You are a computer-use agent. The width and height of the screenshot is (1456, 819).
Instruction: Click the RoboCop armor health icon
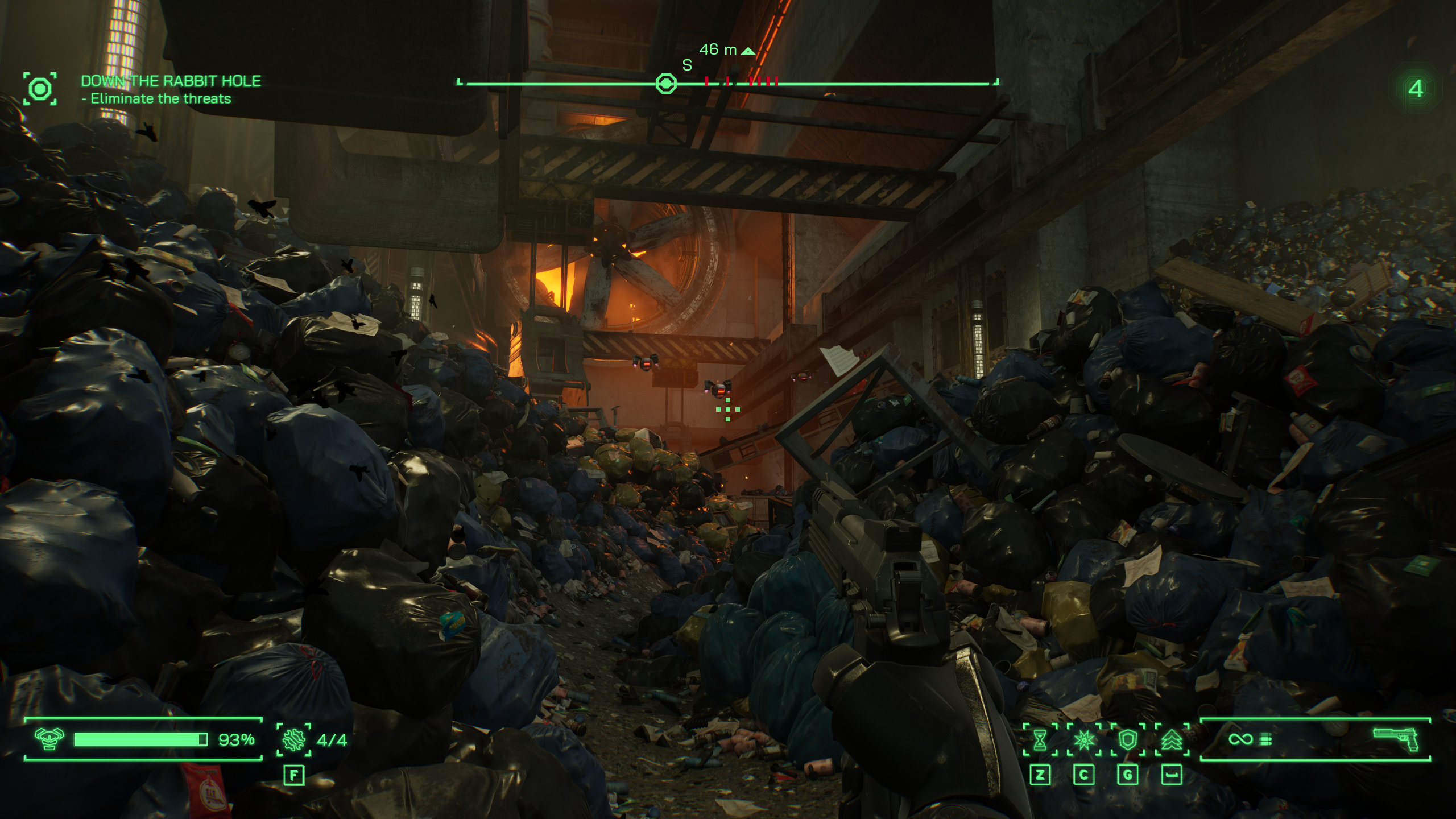click(49, 739)
